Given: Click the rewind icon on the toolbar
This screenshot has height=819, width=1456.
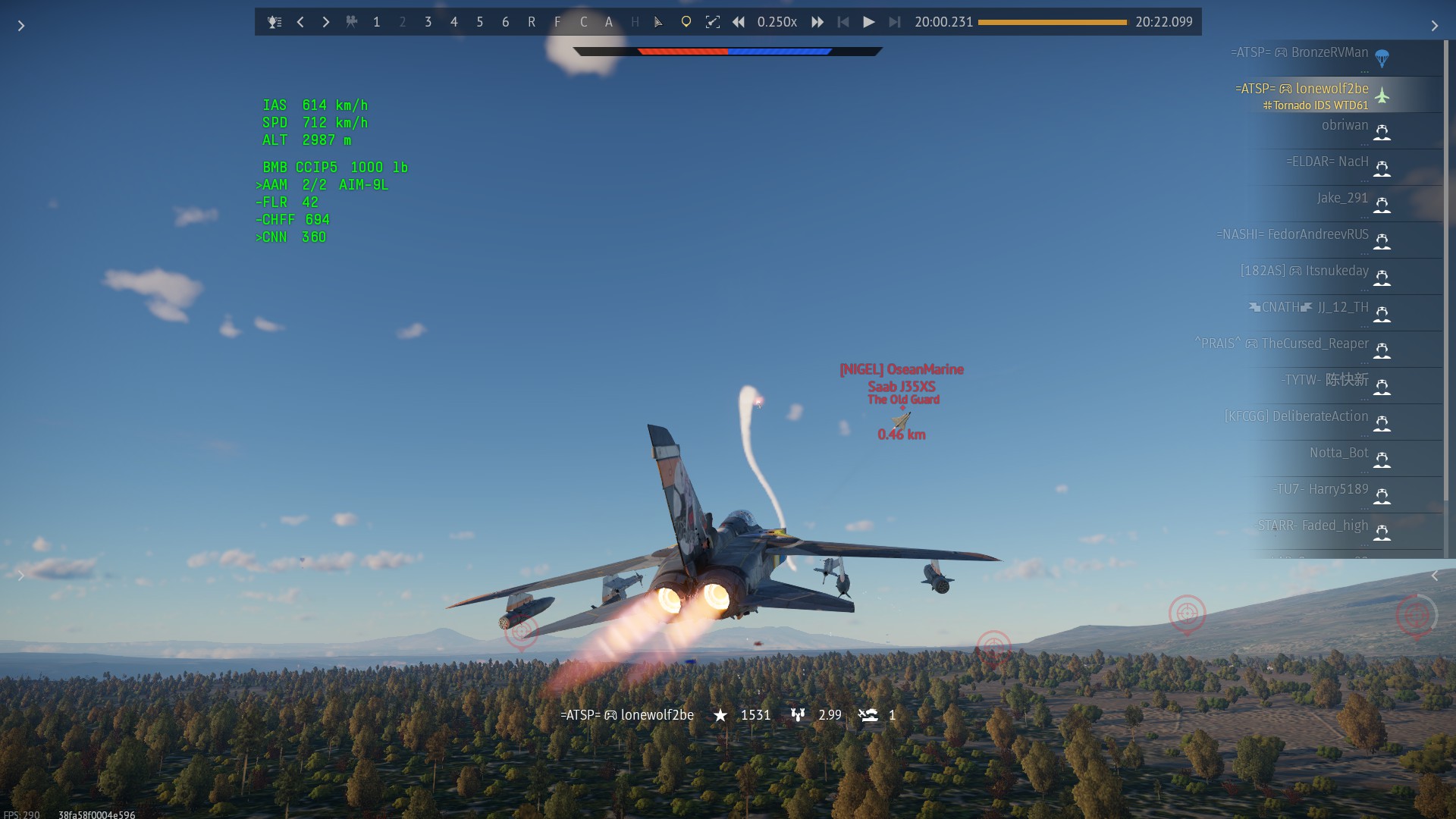Looking at the screenshot, I should pyautogui.click(x=739, y=22).
